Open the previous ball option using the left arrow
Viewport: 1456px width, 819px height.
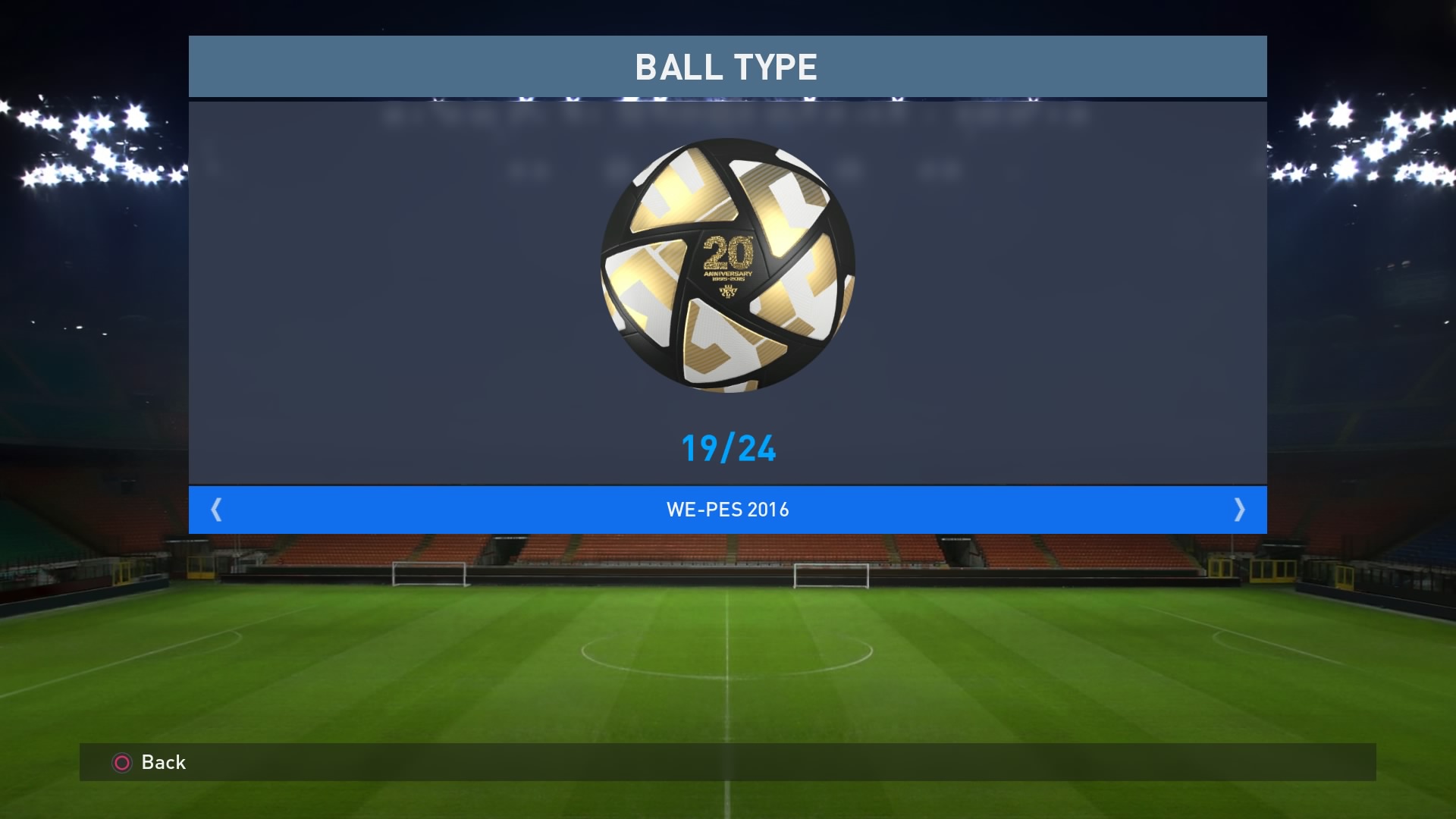[217, 510]
